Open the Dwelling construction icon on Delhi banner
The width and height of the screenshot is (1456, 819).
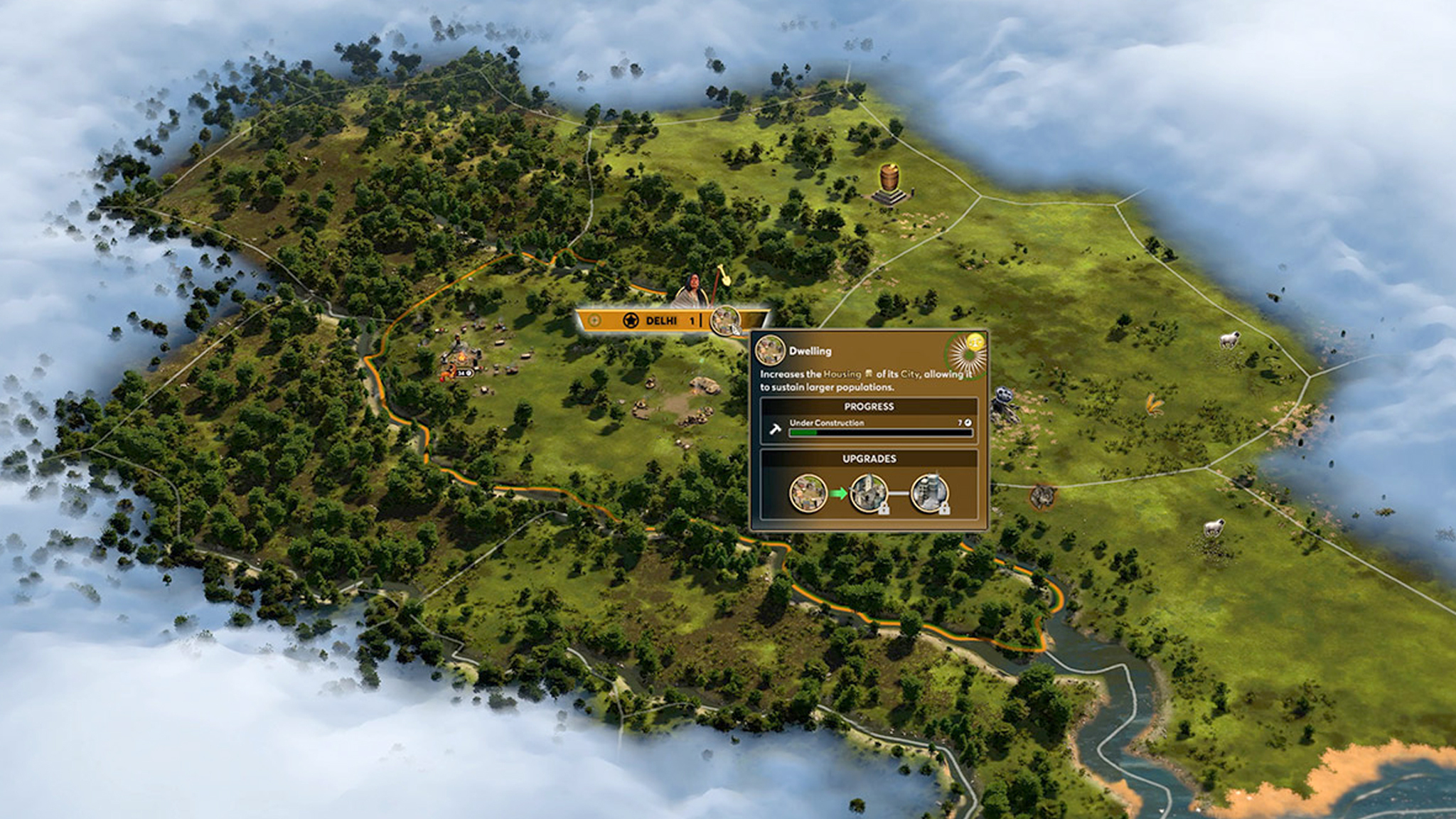[724, 321]
